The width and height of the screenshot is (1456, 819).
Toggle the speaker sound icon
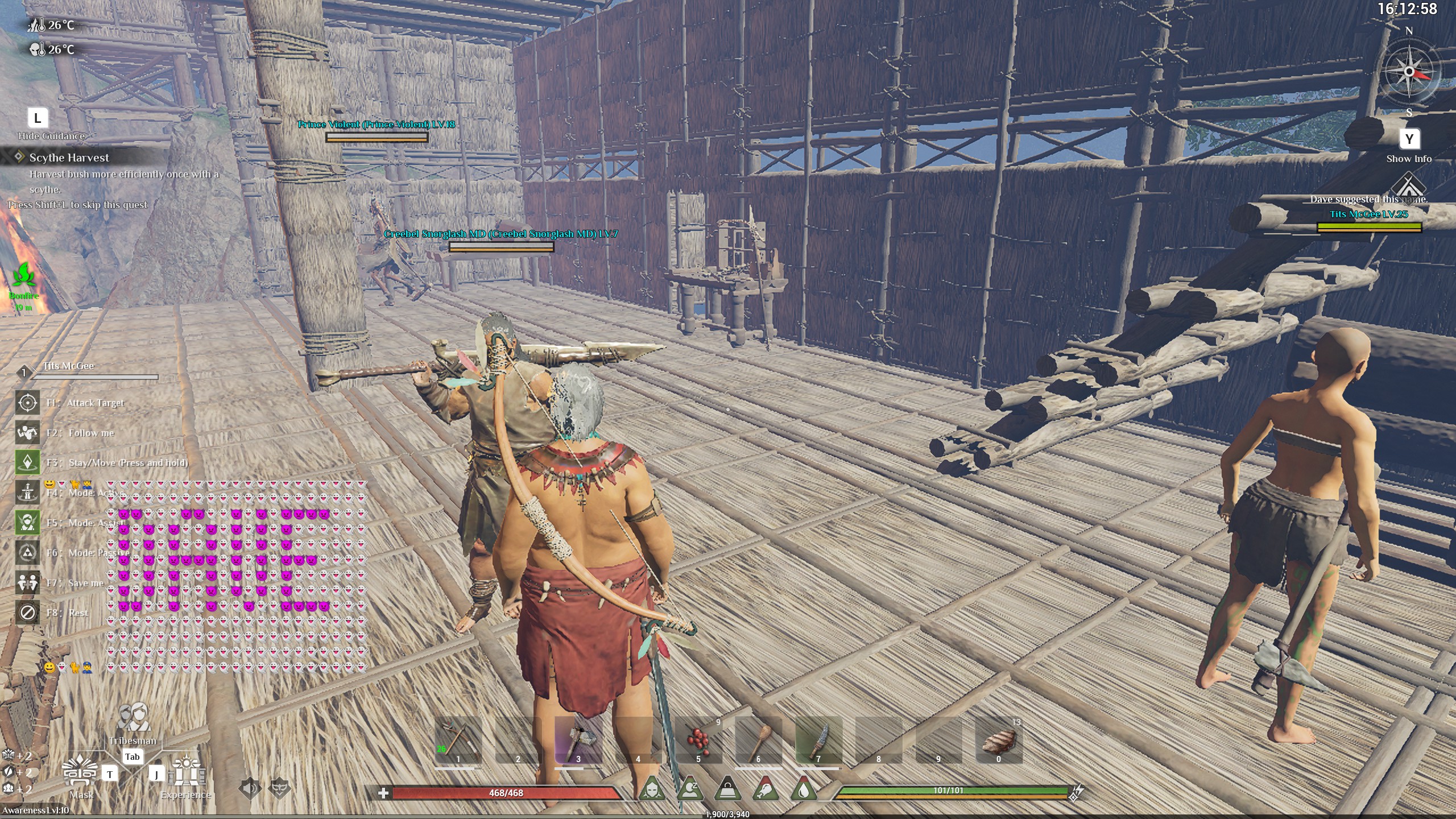click(250, 788)
